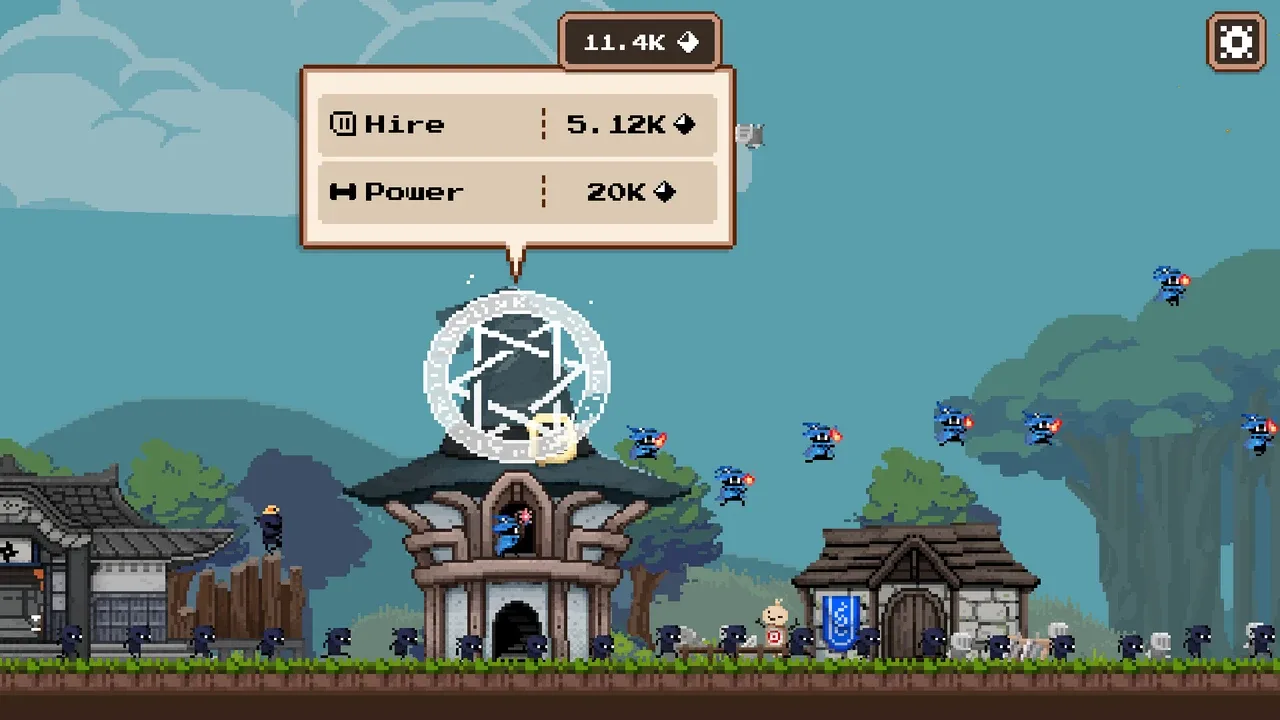Buy the Hire upgrade for 5.12K
1280x720 pixels.
pyautogui.click(x=518, y=125)
